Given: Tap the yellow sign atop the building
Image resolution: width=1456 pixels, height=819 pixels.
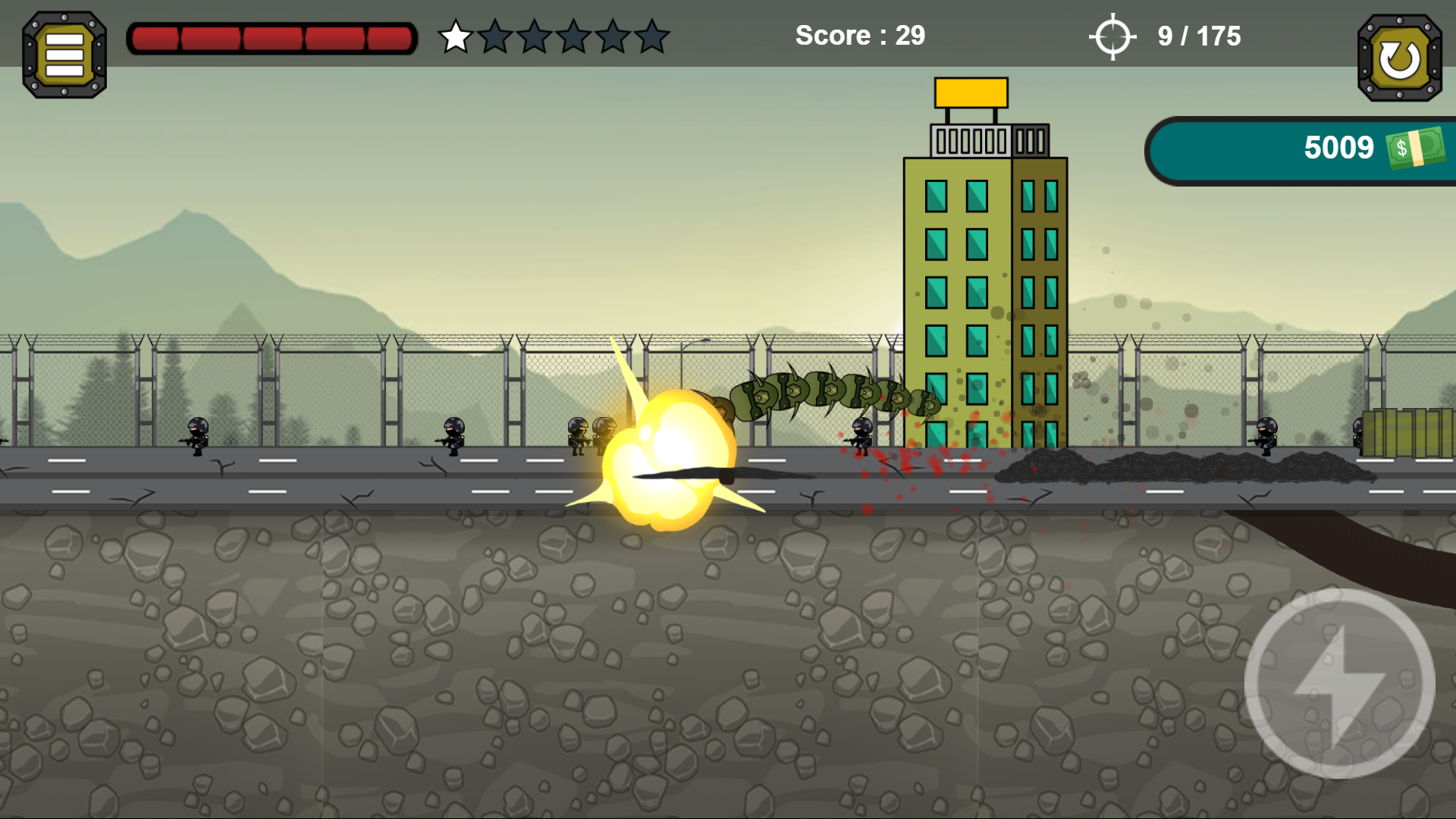Looking at the screenshot, I should pyautogui.click(x=971, y=90).
